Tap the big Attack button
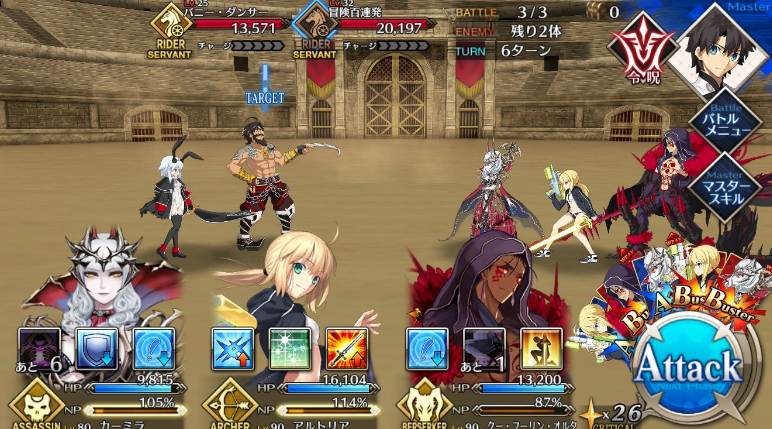 point(689,364)
